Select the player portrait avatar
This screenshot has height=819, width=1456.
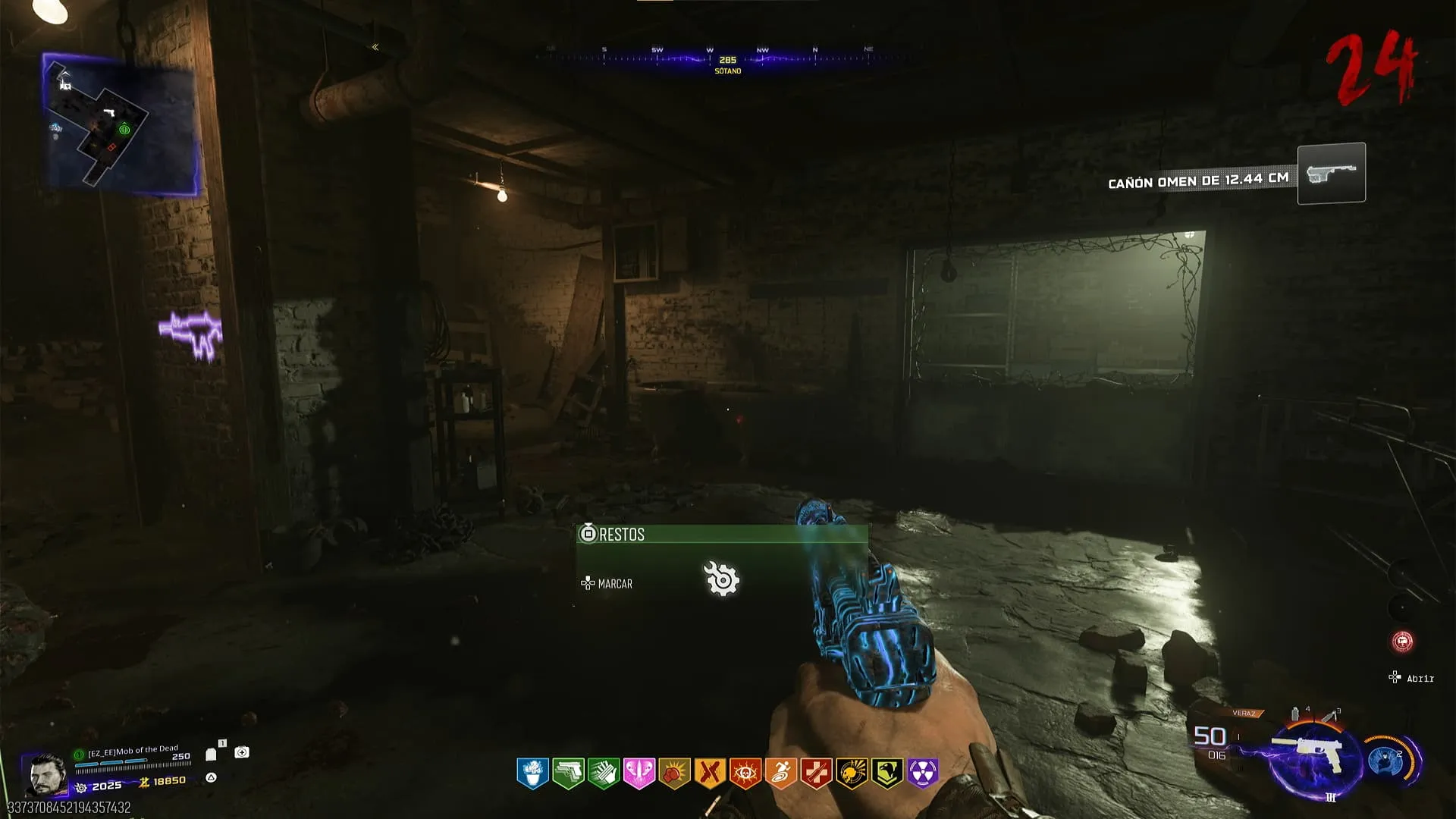(x=44, y=775)
